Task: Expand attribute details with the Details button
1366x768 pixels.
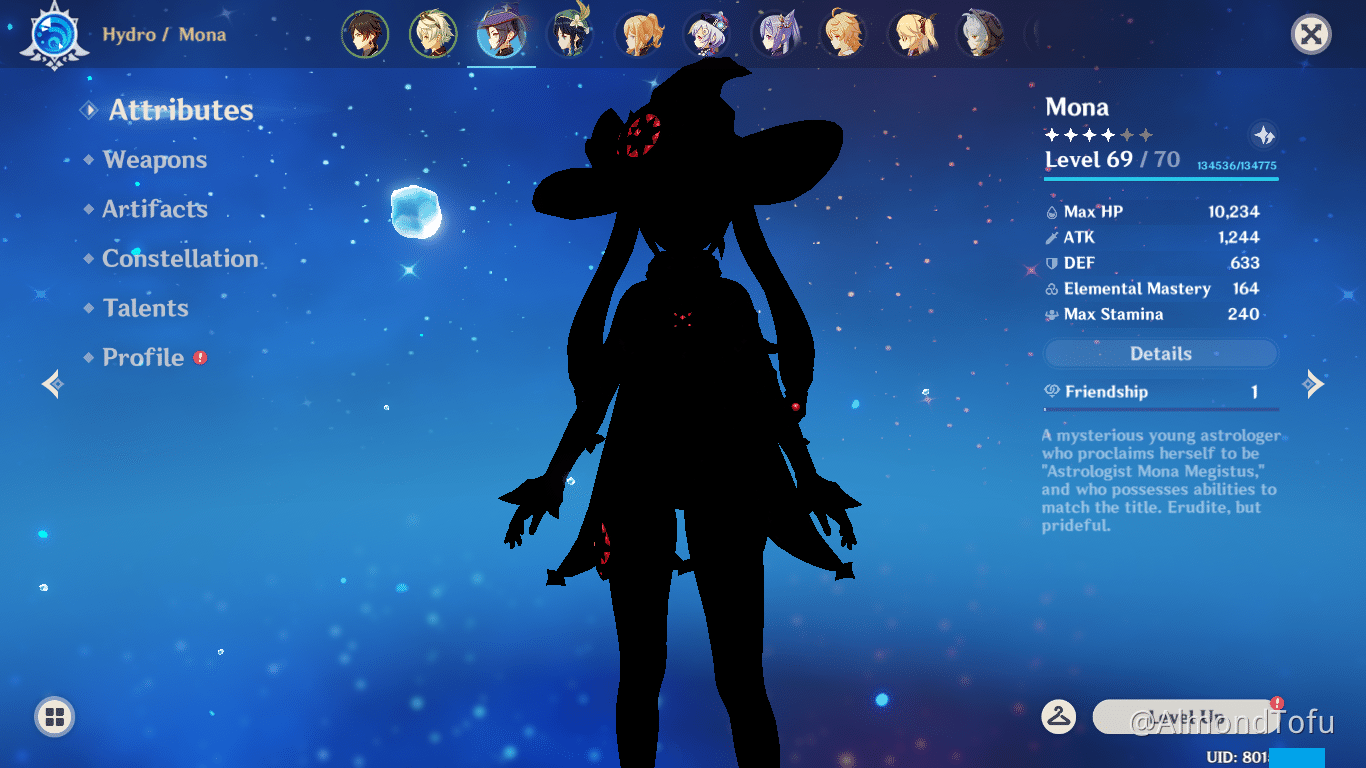Action: pos(1160,353)
